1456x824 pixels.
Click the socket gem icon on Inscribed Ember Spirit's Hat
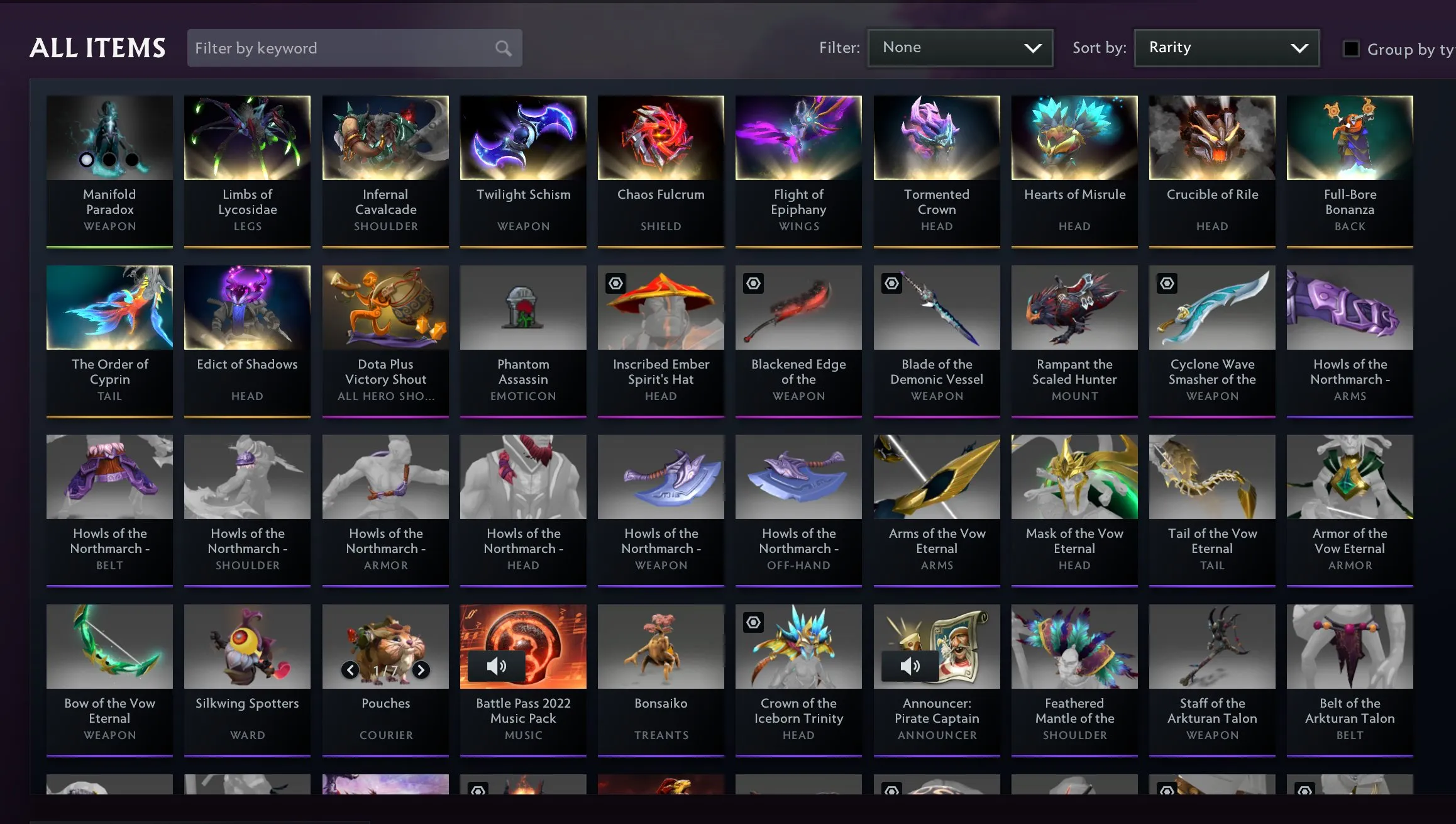pyautogui.click(x=617, y=283)
